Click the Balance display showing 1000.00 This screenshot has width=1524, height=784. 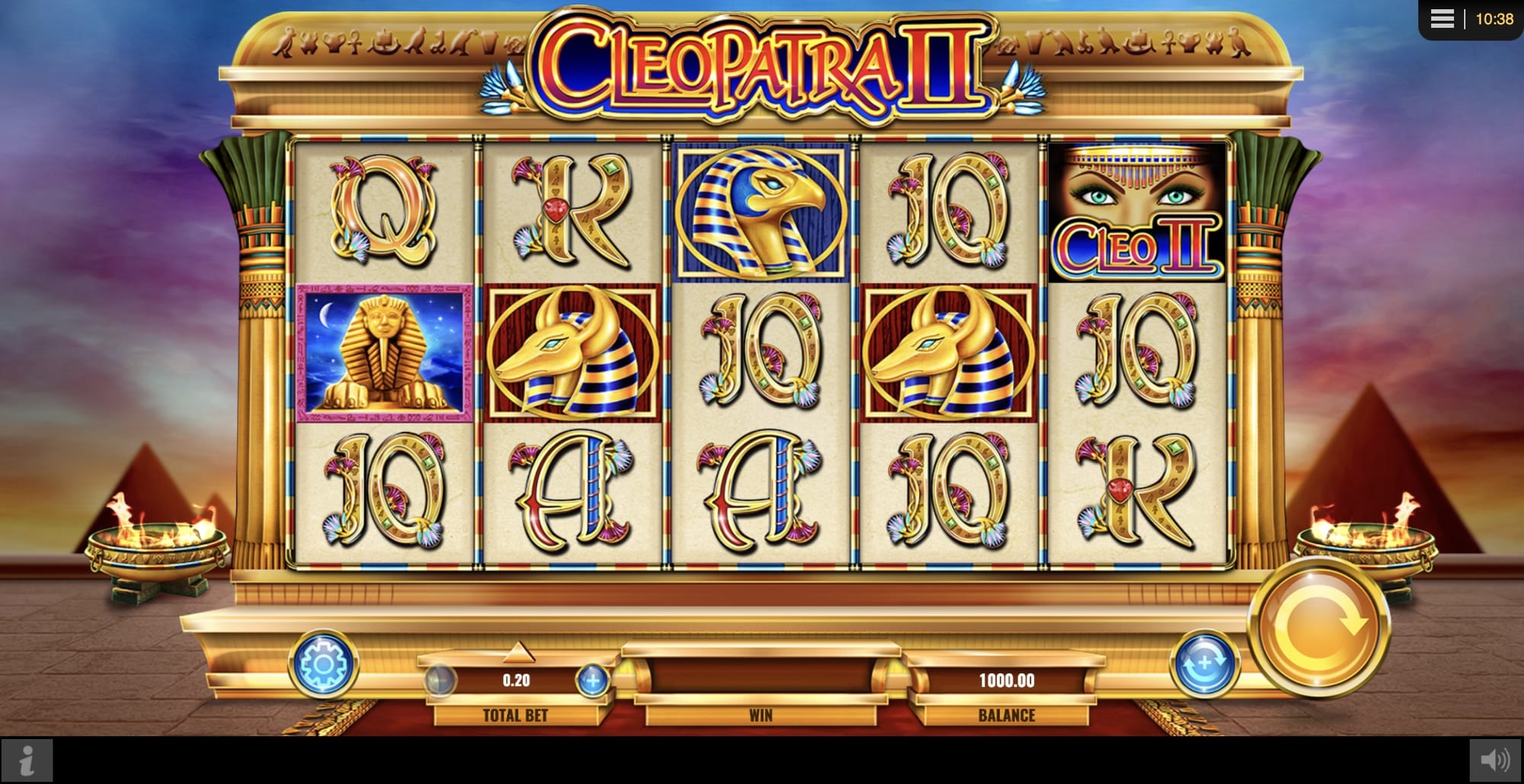[1006, 682]
